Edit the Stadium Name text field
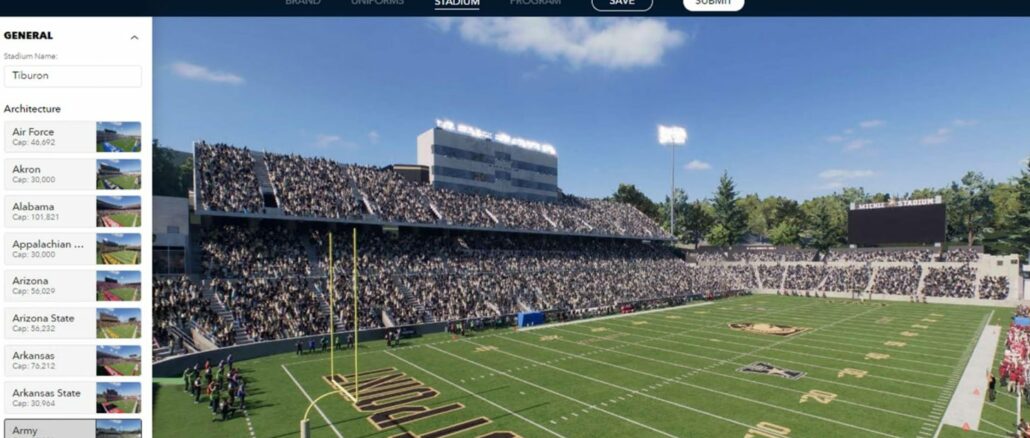 point(72,76)
